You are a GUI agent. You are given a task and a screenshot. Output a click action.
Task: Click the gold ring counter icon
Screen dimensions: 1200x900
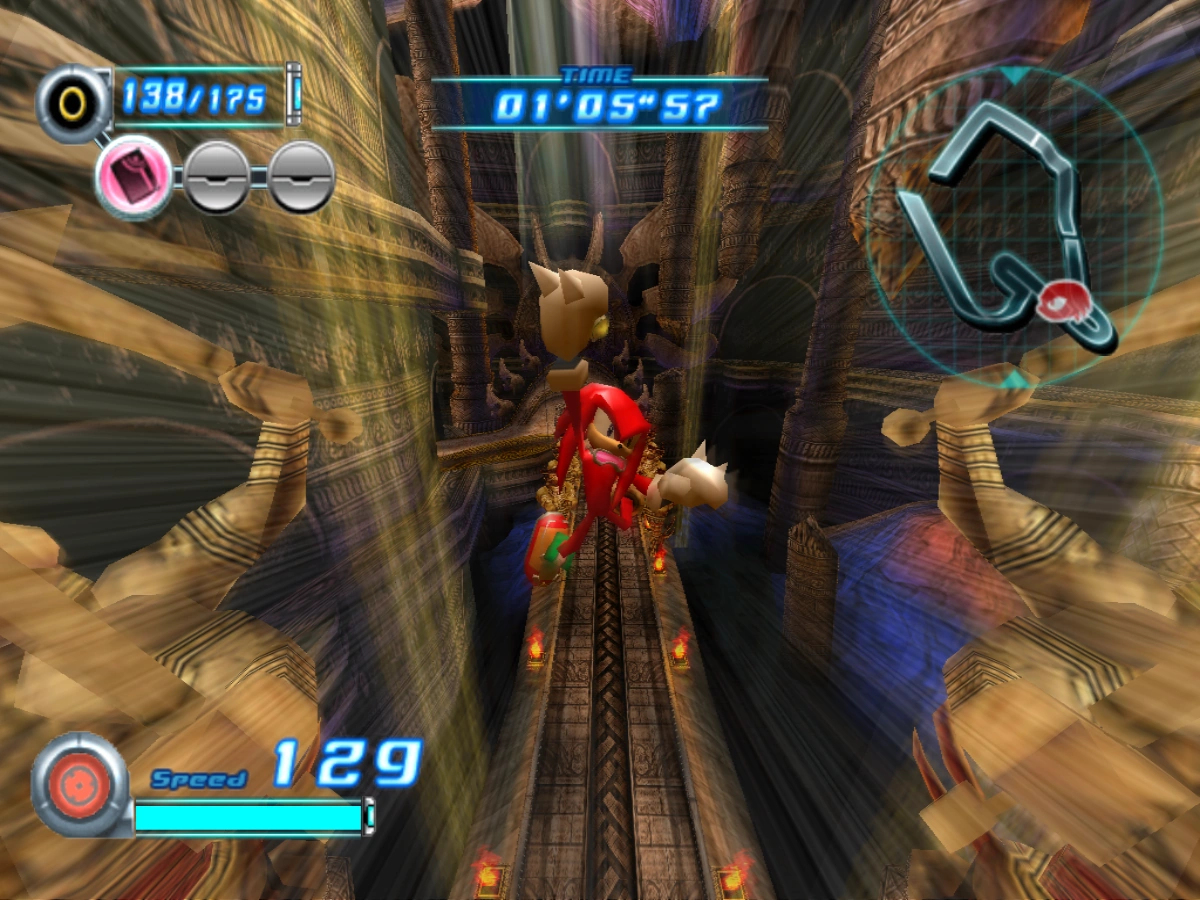click(74, 102)
